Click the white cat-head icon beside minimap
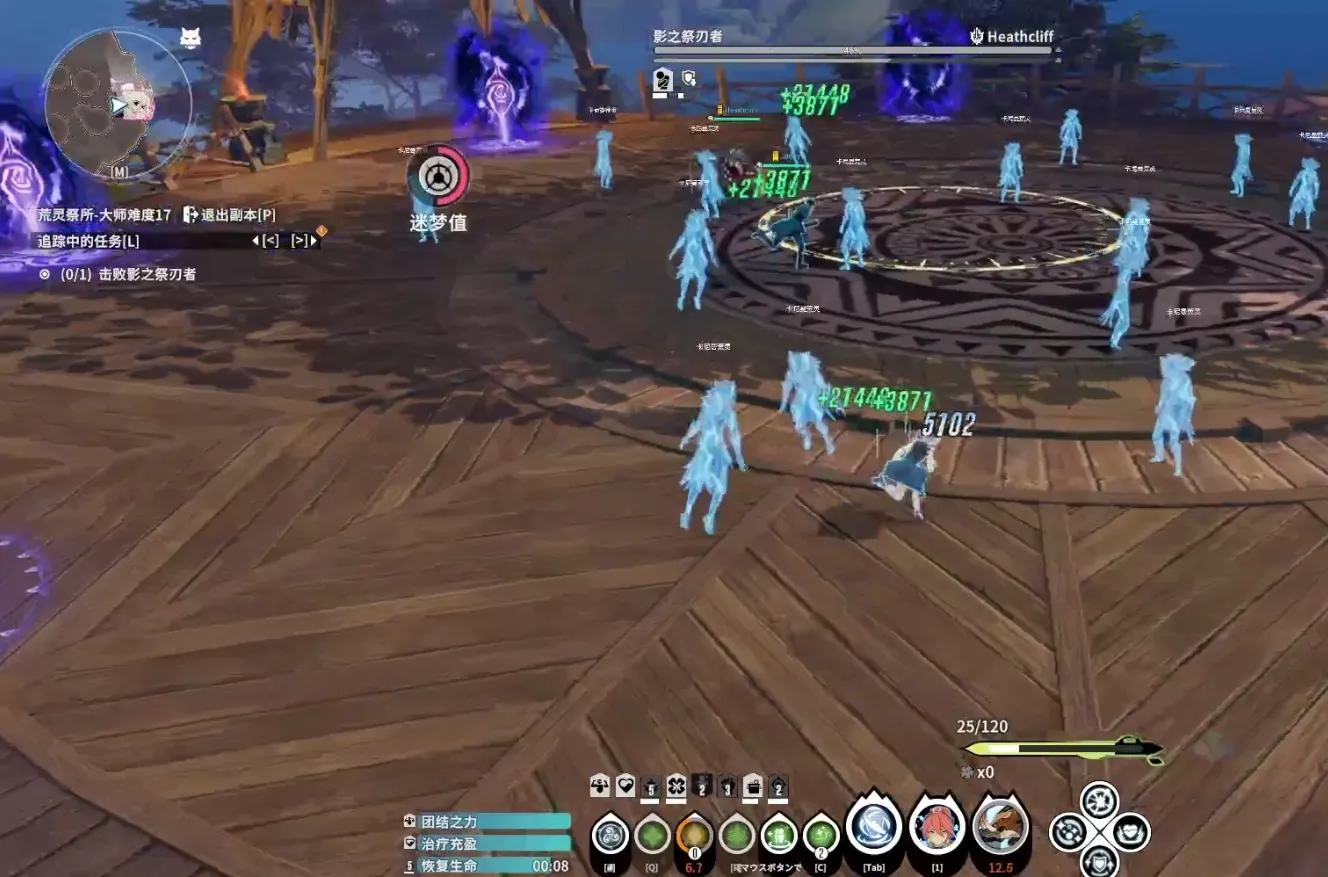1328x877 pixels. click(x=189, y=39)
